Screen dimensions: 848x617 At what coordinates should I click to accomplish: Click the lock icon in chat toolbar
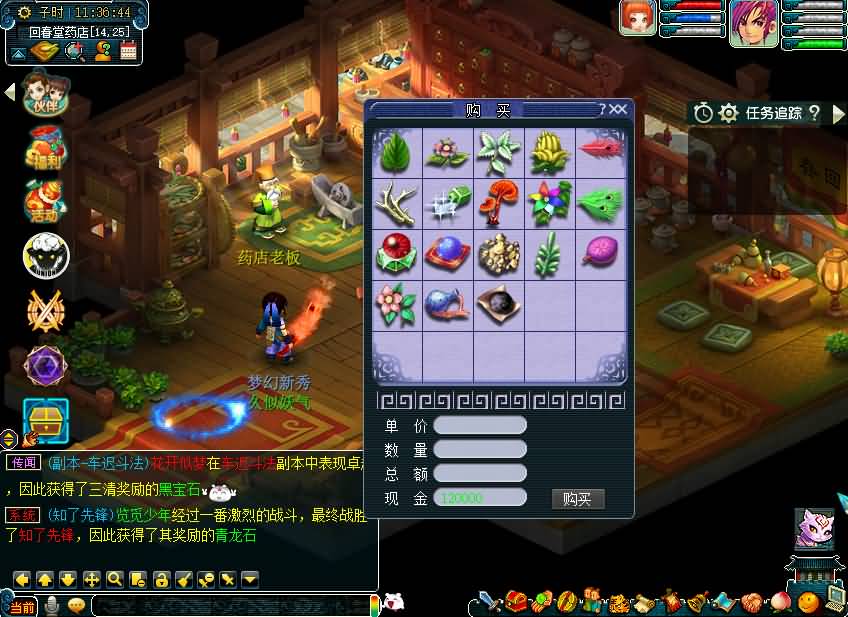pyautogui.click(x=159, y=579)
